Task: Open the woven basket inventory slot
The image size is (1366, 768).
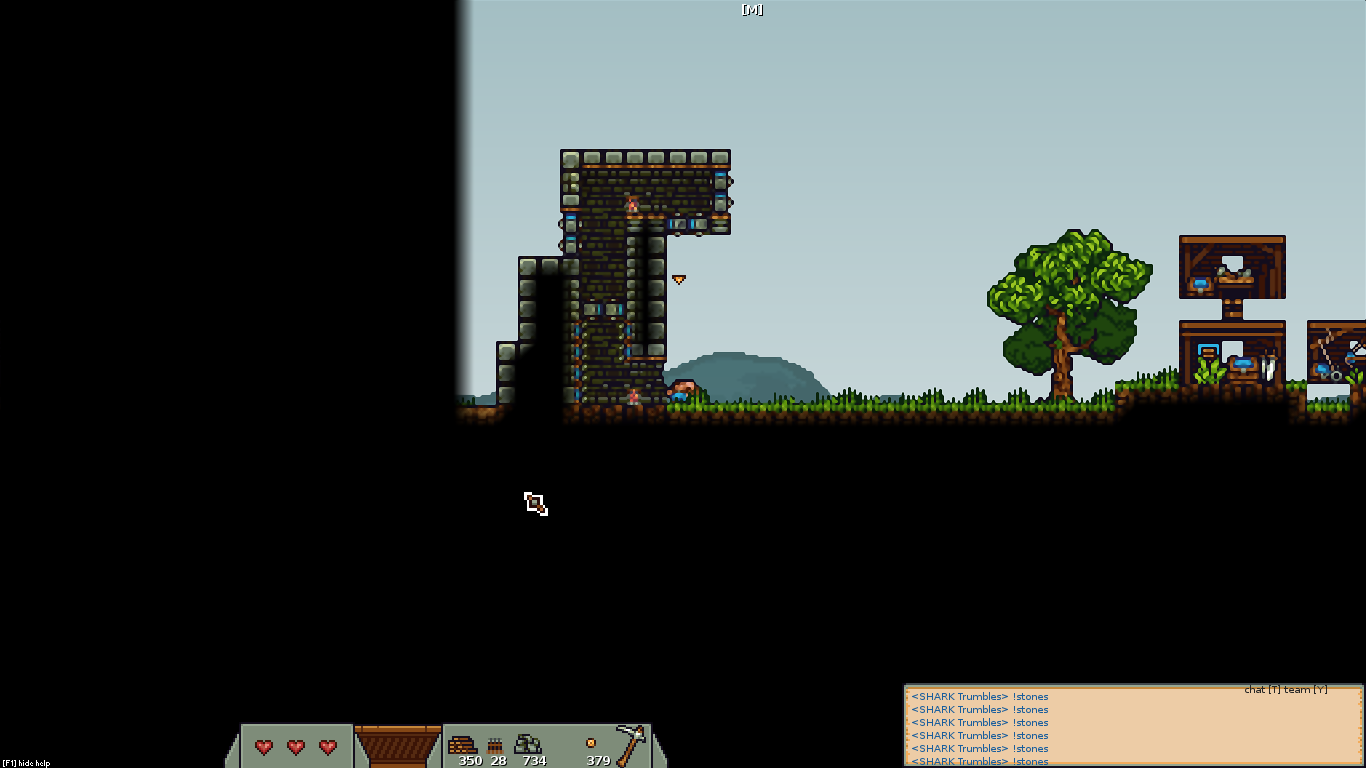Action: (398, 745)
